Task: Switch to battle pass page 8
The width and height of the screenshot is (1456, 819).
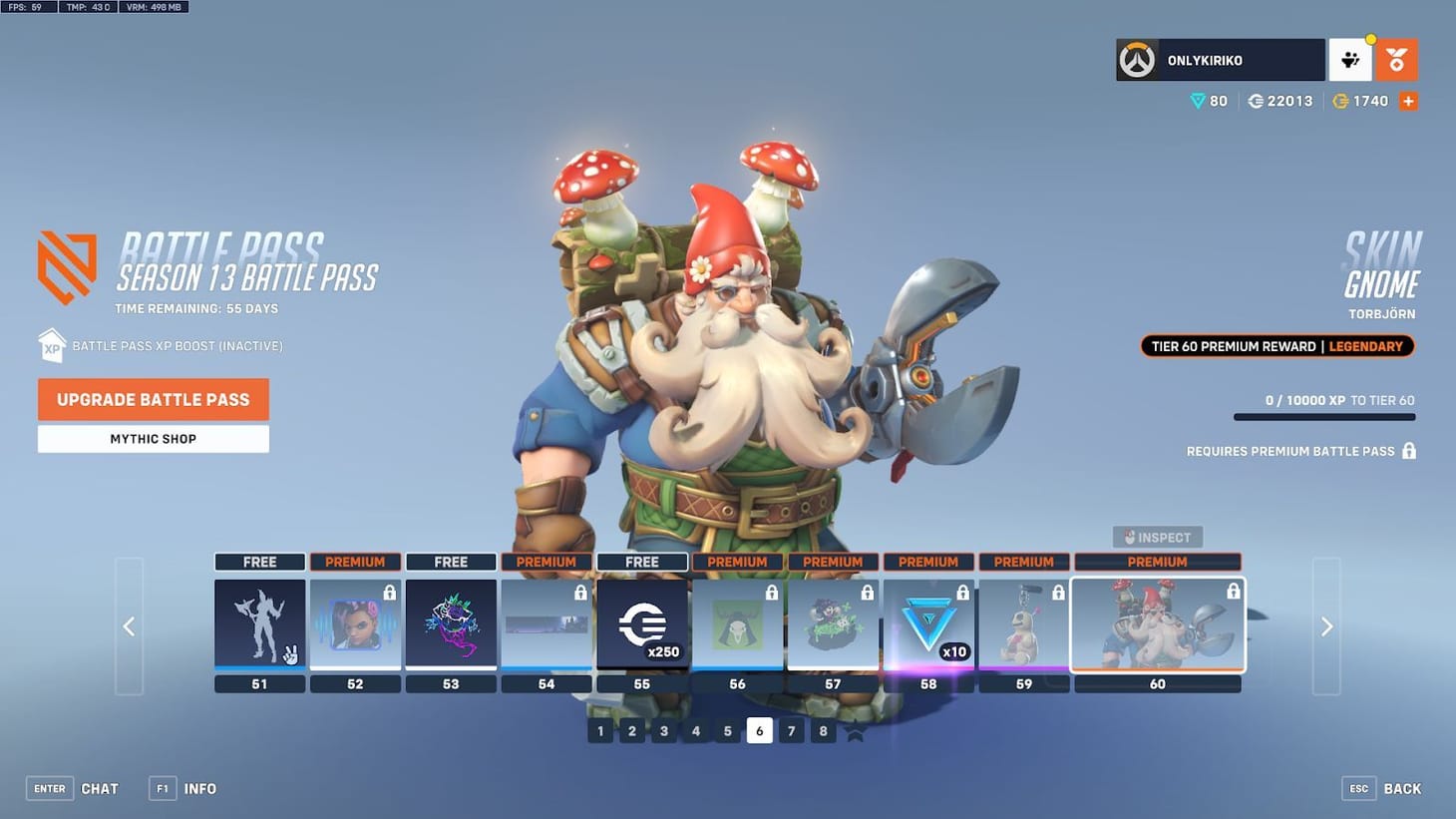Action: 823,730
